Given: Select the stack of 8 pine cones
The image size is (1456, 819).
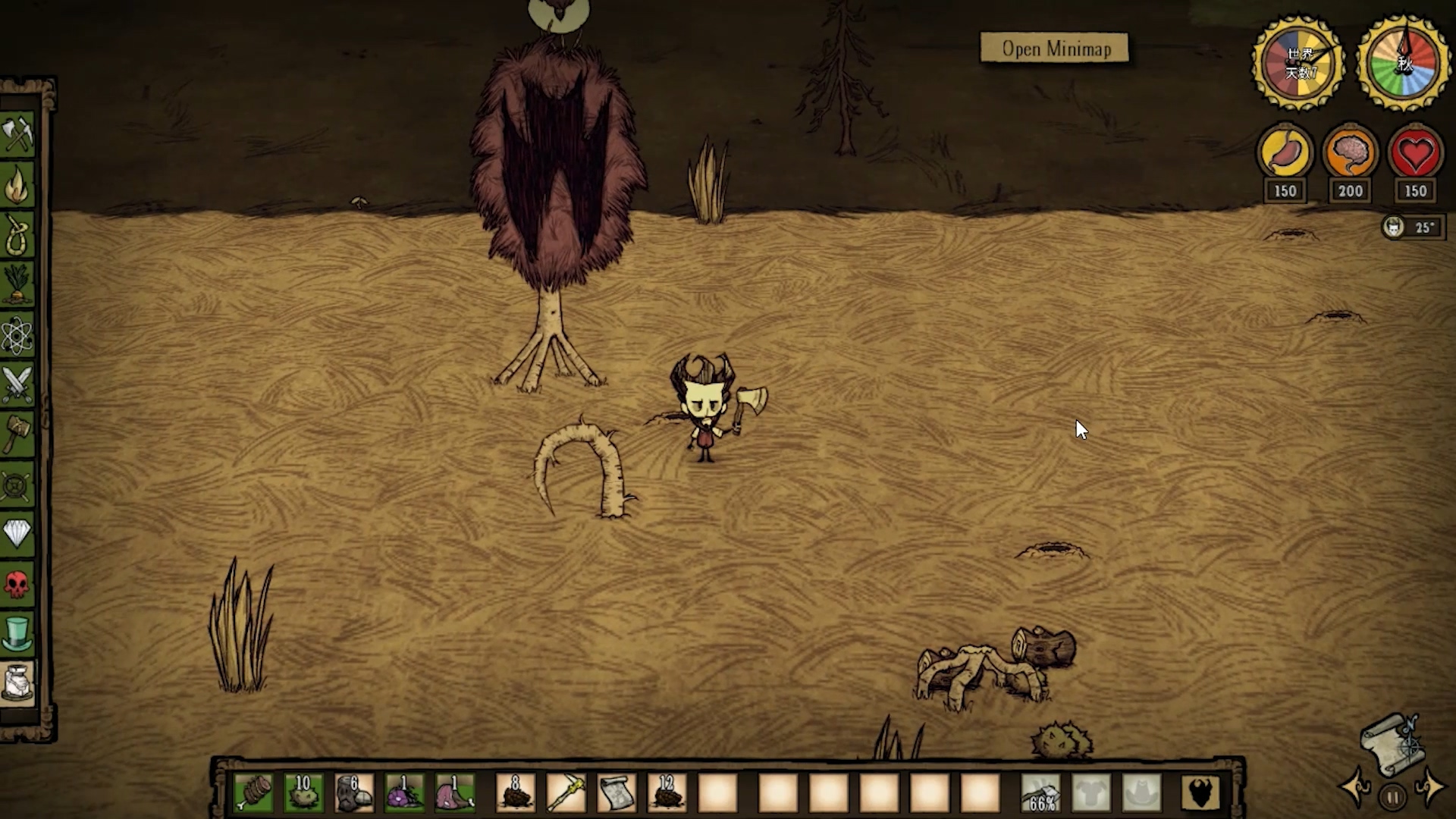Looking at the screenshot, I should pos(516,793).
